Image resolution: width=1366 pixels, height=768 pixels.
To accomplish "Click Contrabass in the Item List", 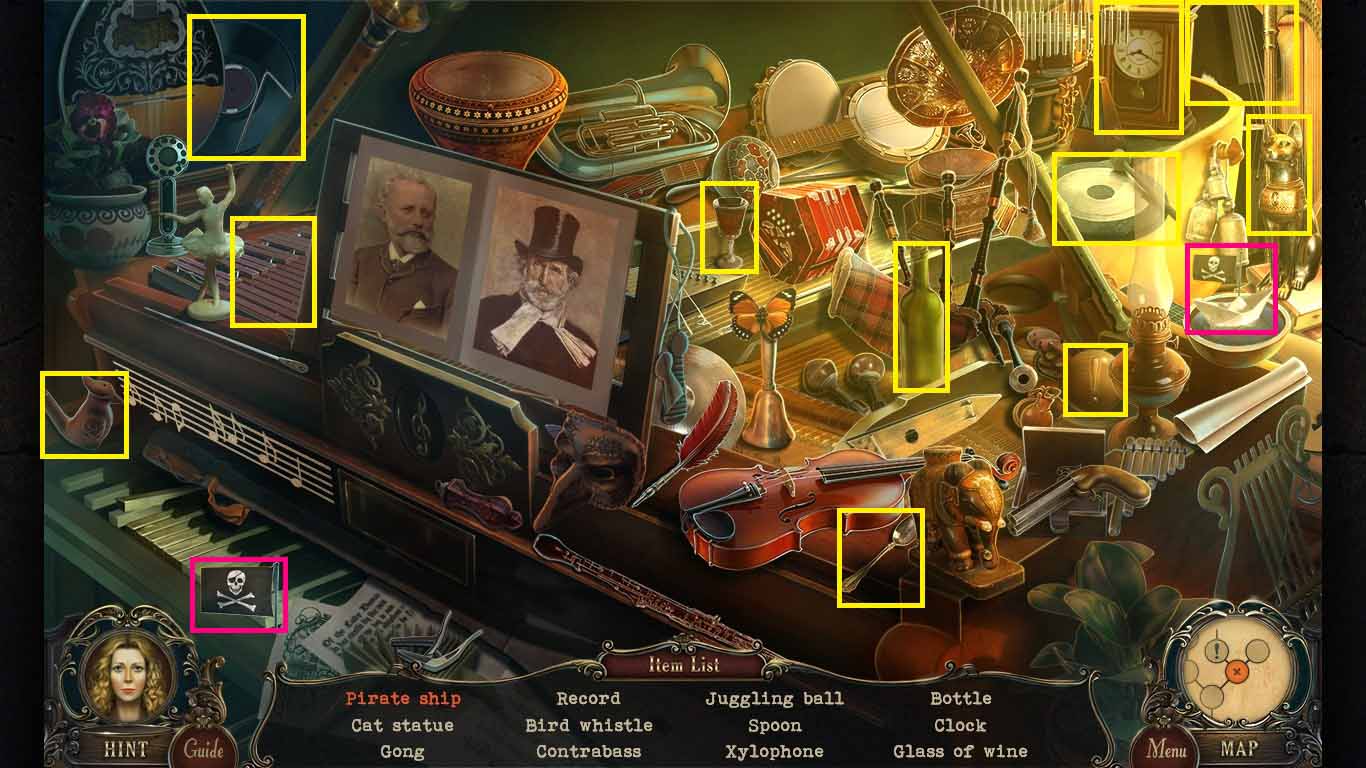I will coord(588,751).
